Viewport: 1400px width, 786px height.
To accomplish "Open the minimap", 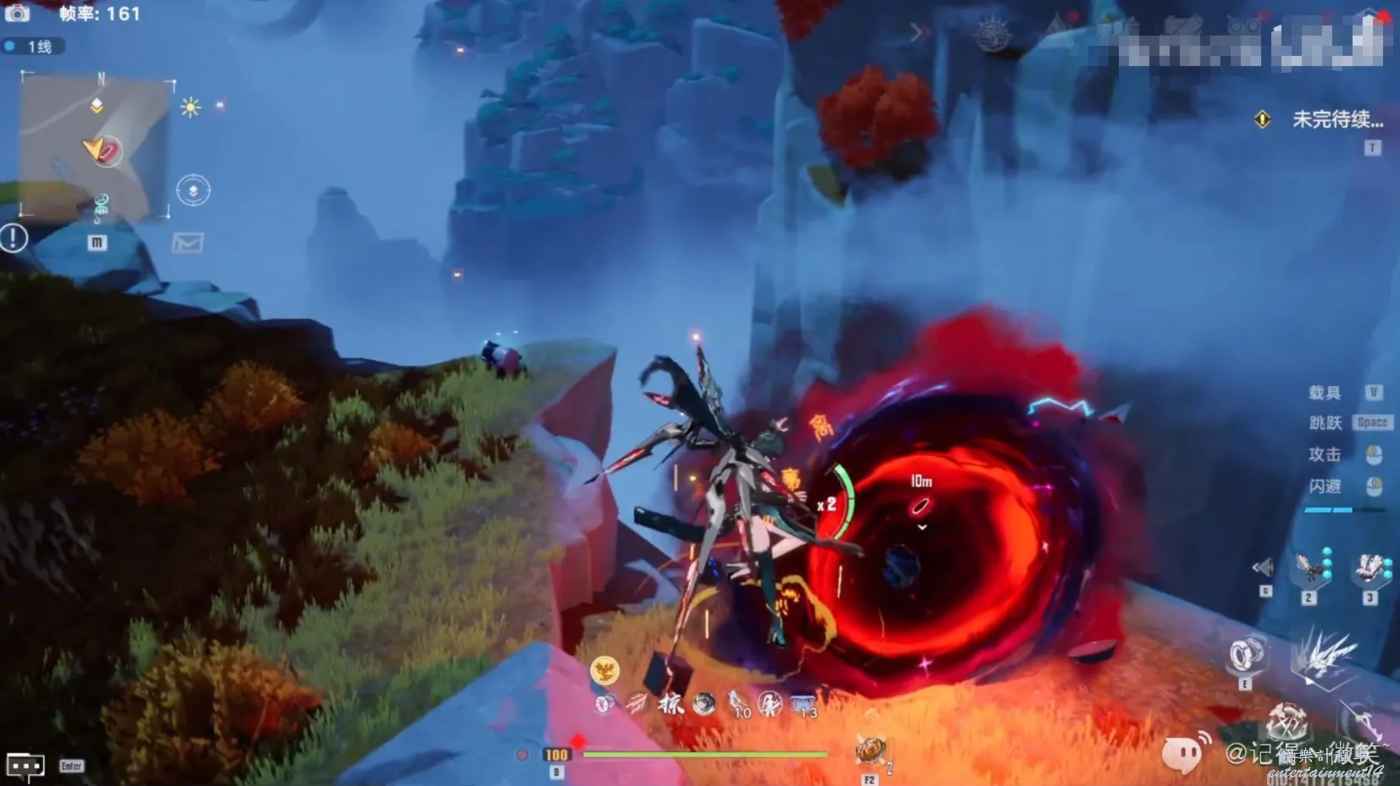I will (x=96, y=147).
